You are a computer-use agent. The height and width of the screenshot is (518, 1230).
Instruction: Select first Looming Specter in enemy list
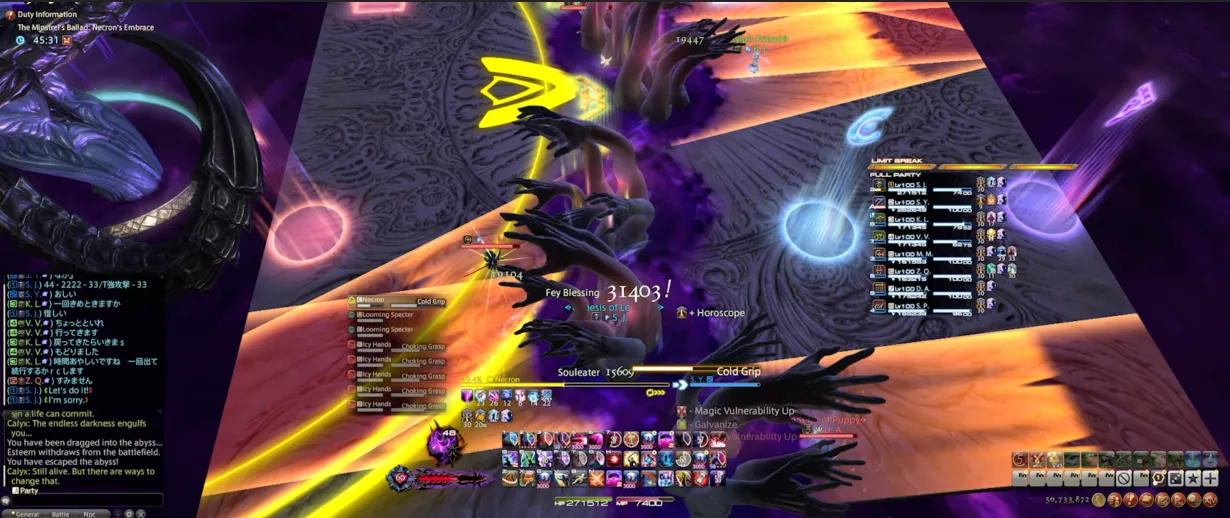(388, 314)
